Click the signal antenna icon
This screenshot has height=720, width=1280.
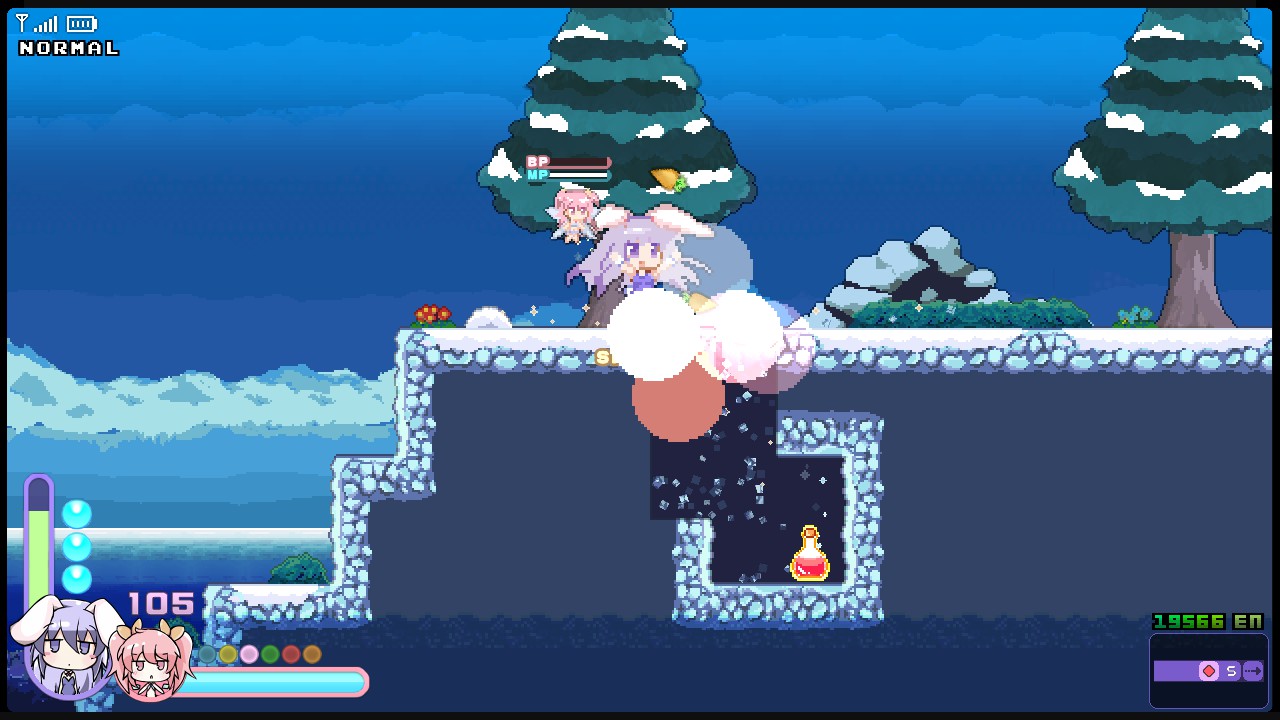tap(22, 21)
